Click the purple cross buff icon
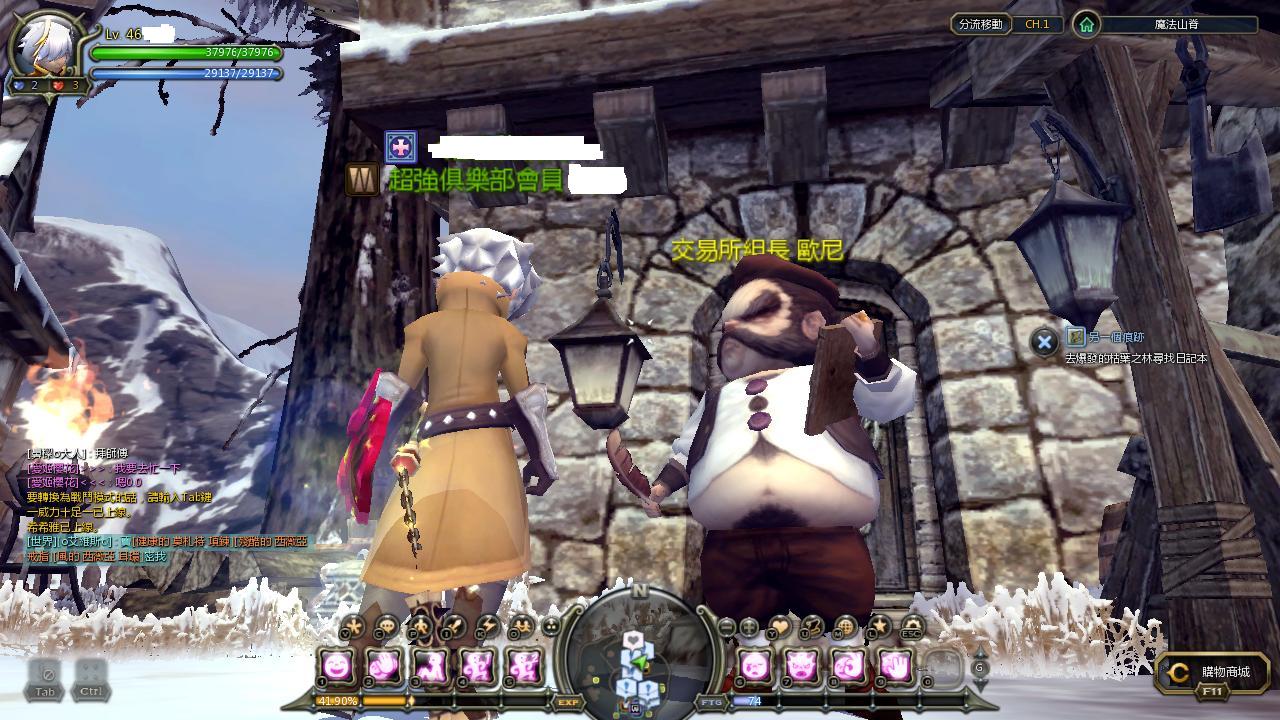1280x720 pixels. click(x=400, y=147)
